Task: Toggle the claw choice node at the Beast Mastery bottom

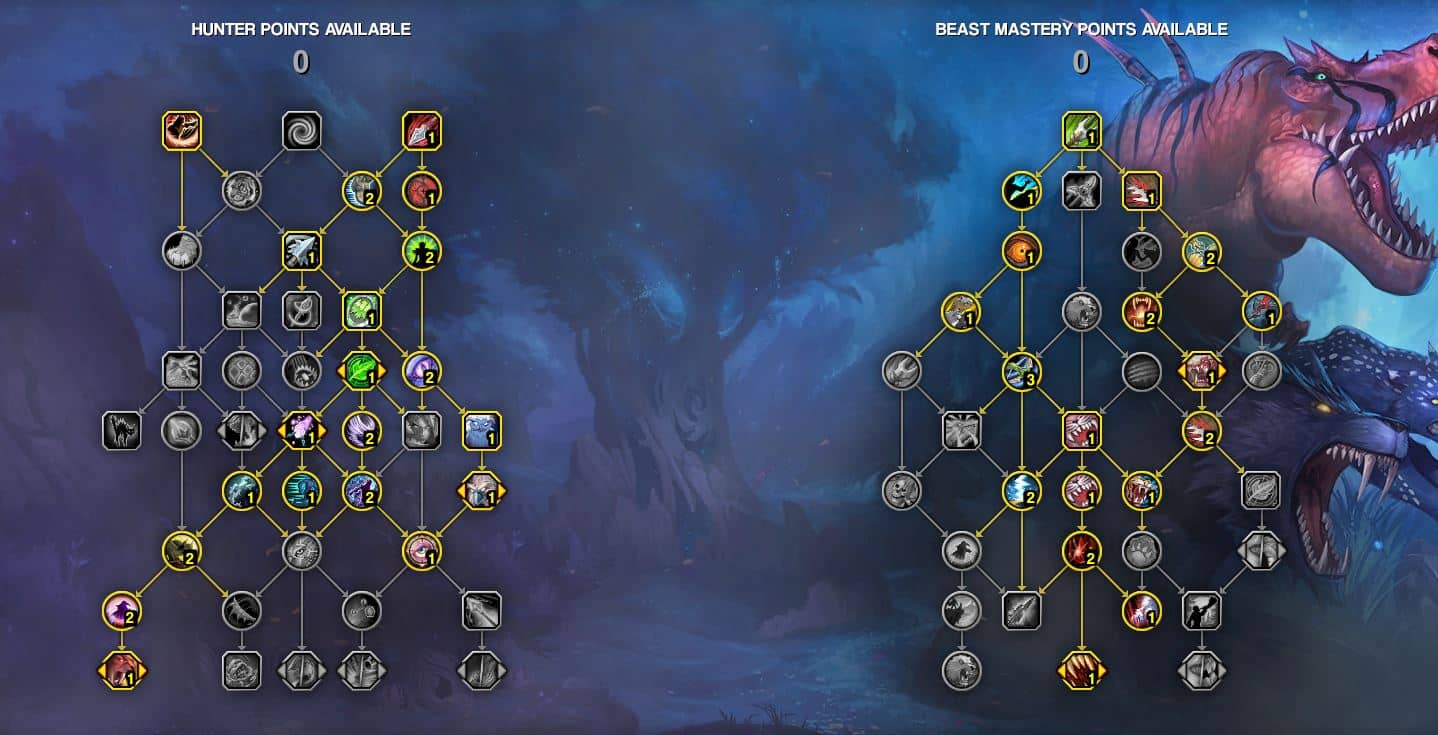Action: [1082, 671]
